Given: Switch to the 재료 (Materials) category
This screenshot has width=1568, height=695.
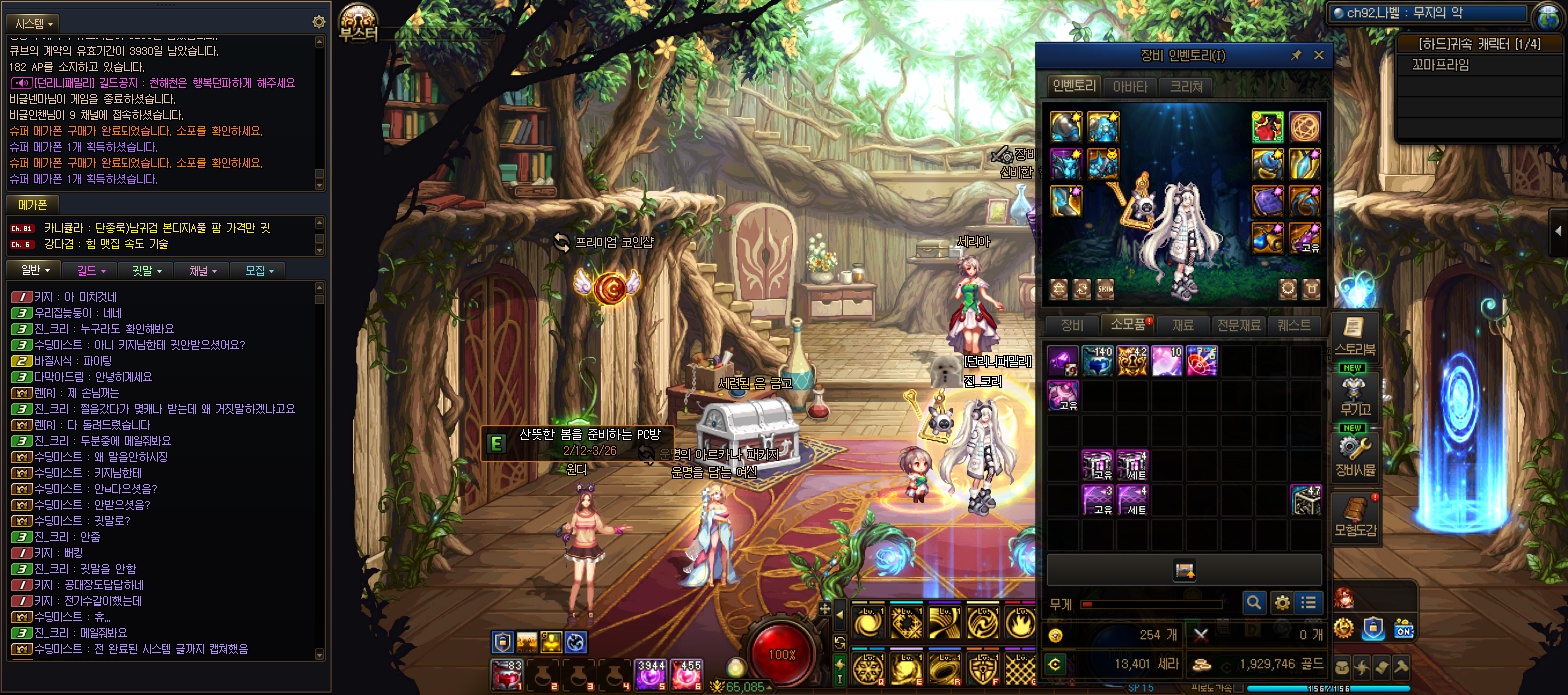Looking at the screenshot, I should click(x=1182, y=325).
